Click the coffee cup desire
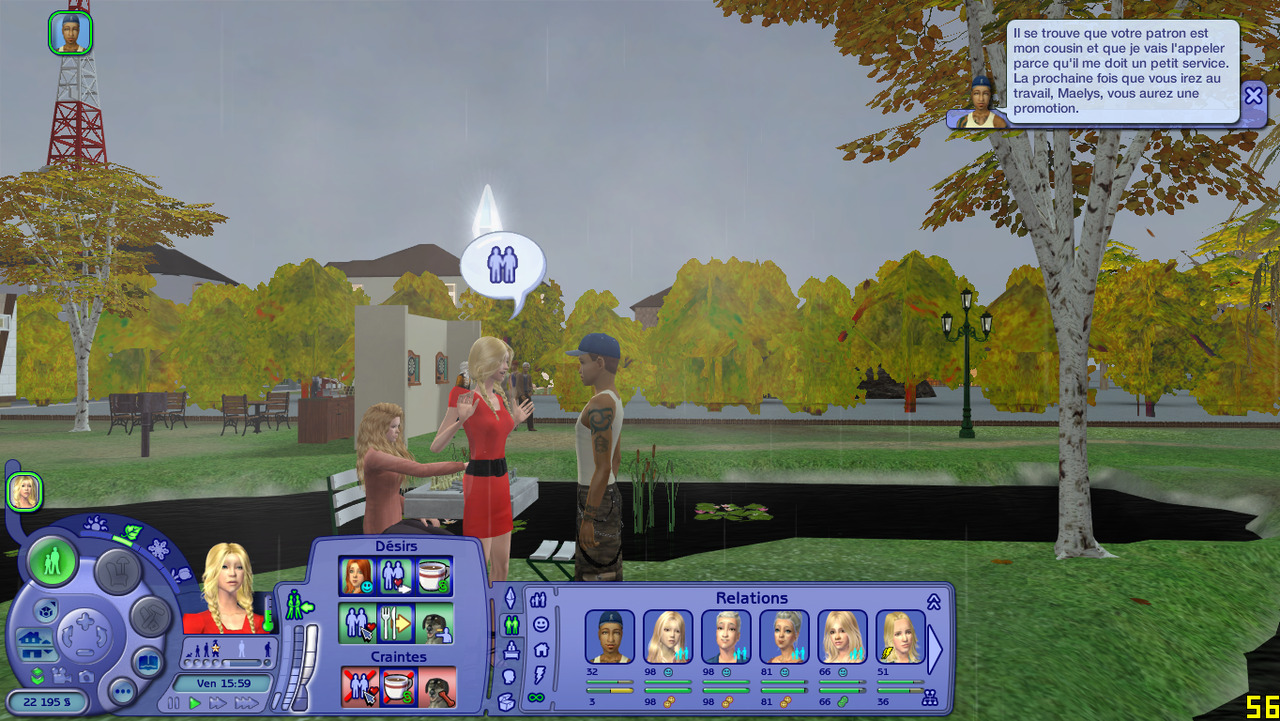Viewport: 1280px width, 721px height. click(434, 576)
